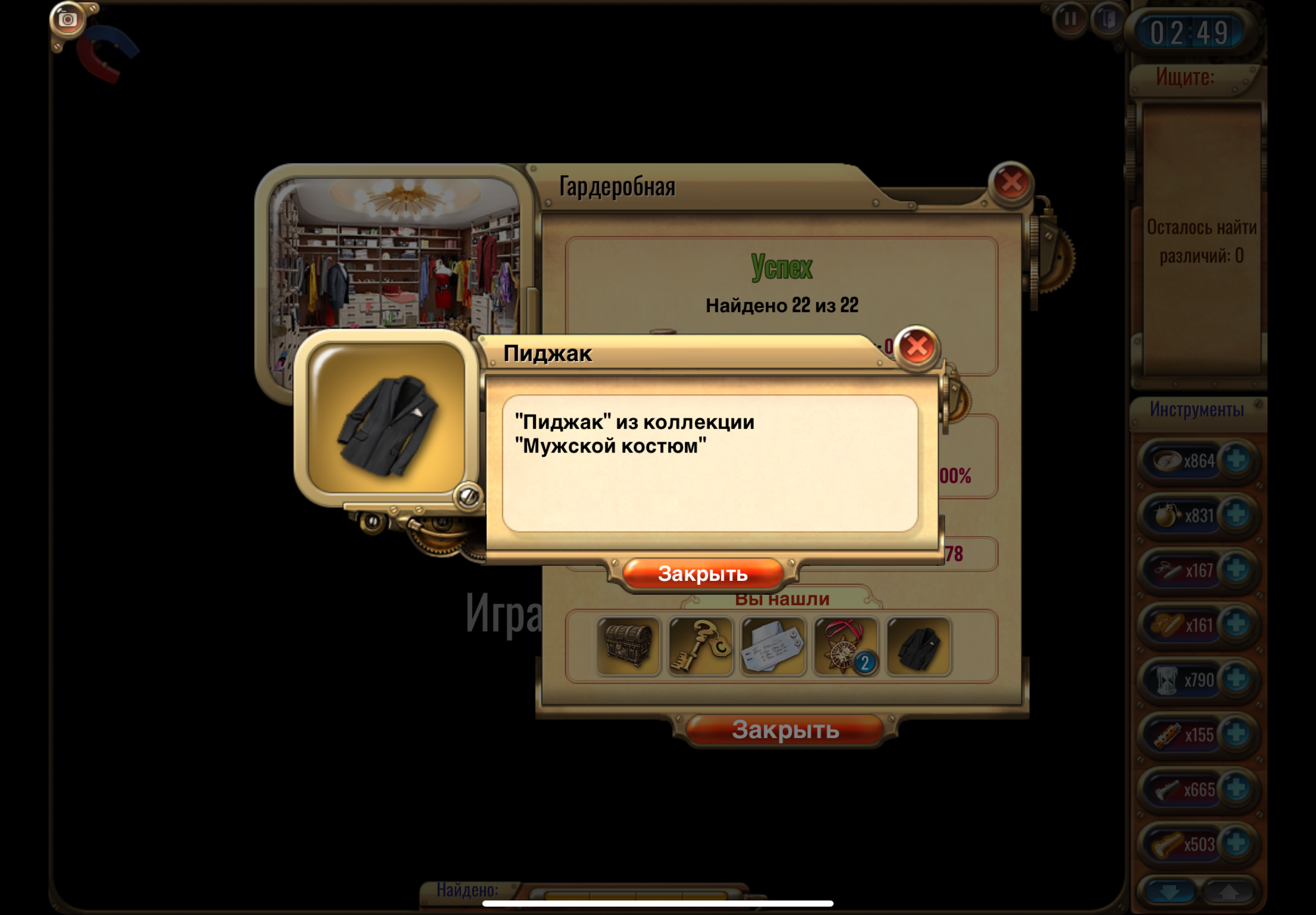Close the Пиджак popup with the orange Закрыть button

point(703,574)
